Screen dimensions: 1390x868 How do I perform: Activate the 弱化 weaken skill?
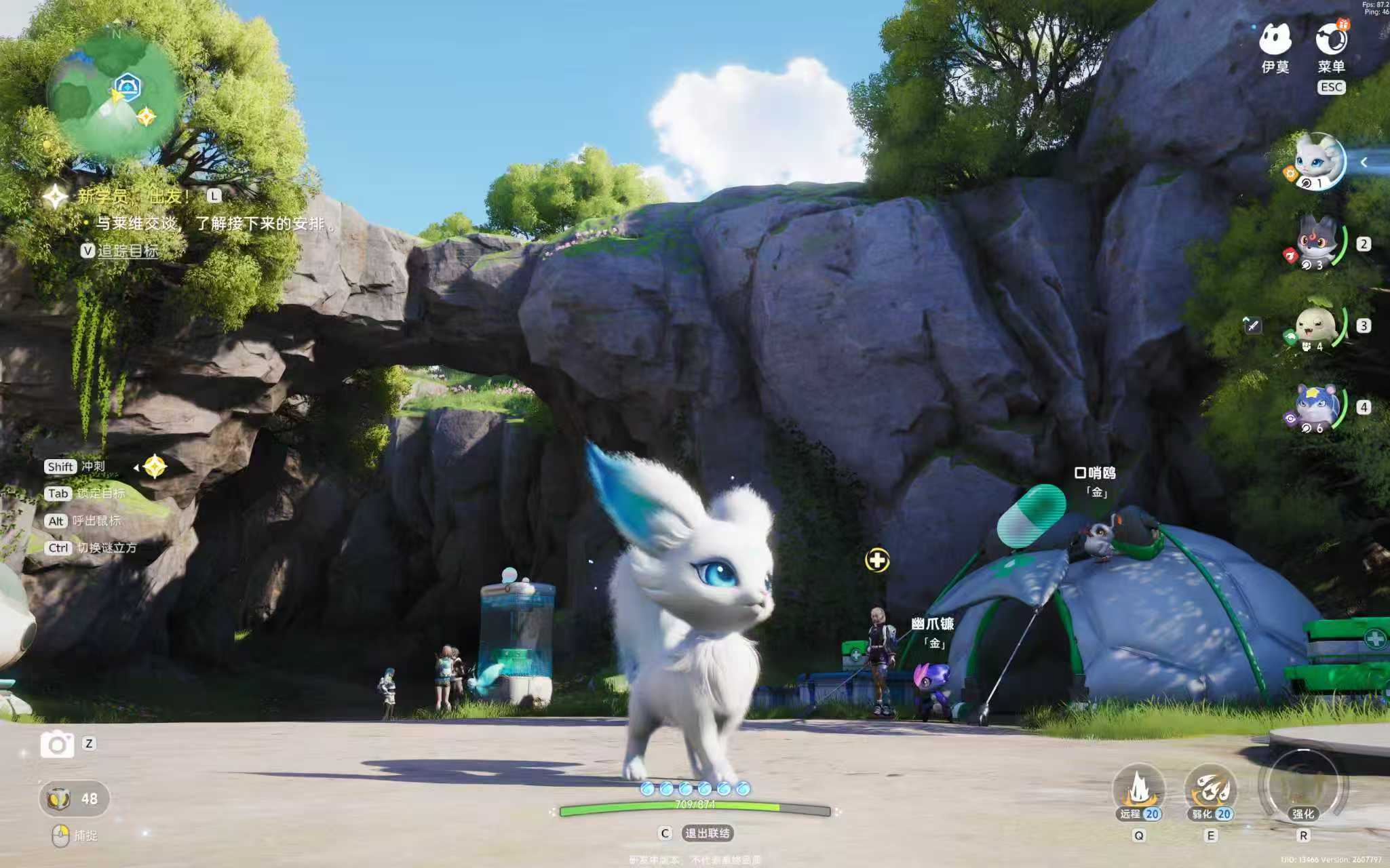coord(1211,791)
